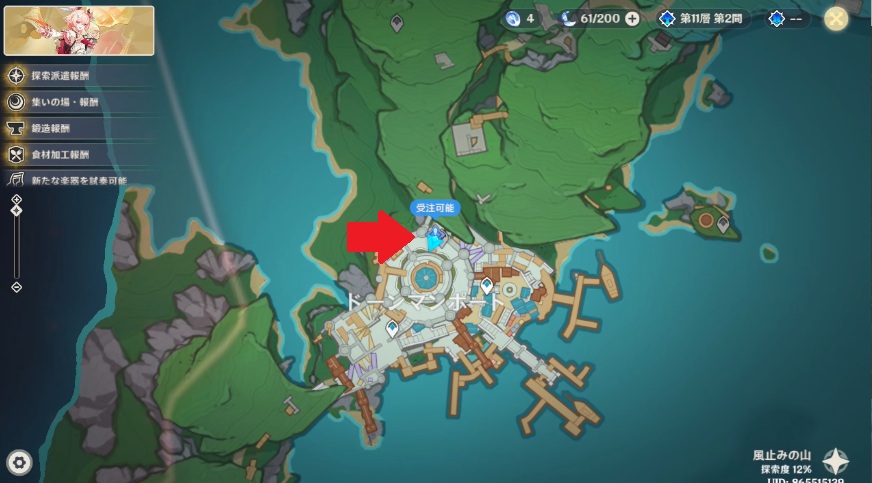The height and width of the screenshot is (483, 872).
Task: Click the character banner thumbnail
Action: pos(79,30)
